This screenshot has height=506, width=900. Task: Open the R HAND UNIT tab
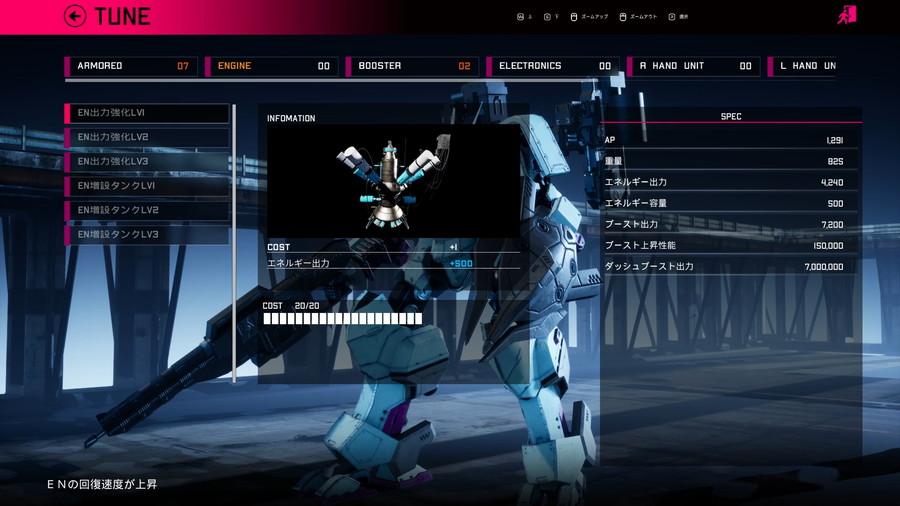[x=693, y=66]
